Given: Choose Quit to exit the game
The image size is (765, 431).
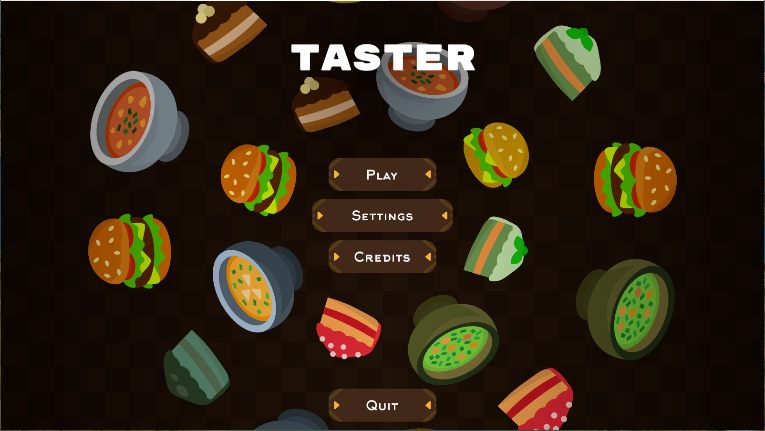Looking at the screenshot, I should (x=382, y=405).
